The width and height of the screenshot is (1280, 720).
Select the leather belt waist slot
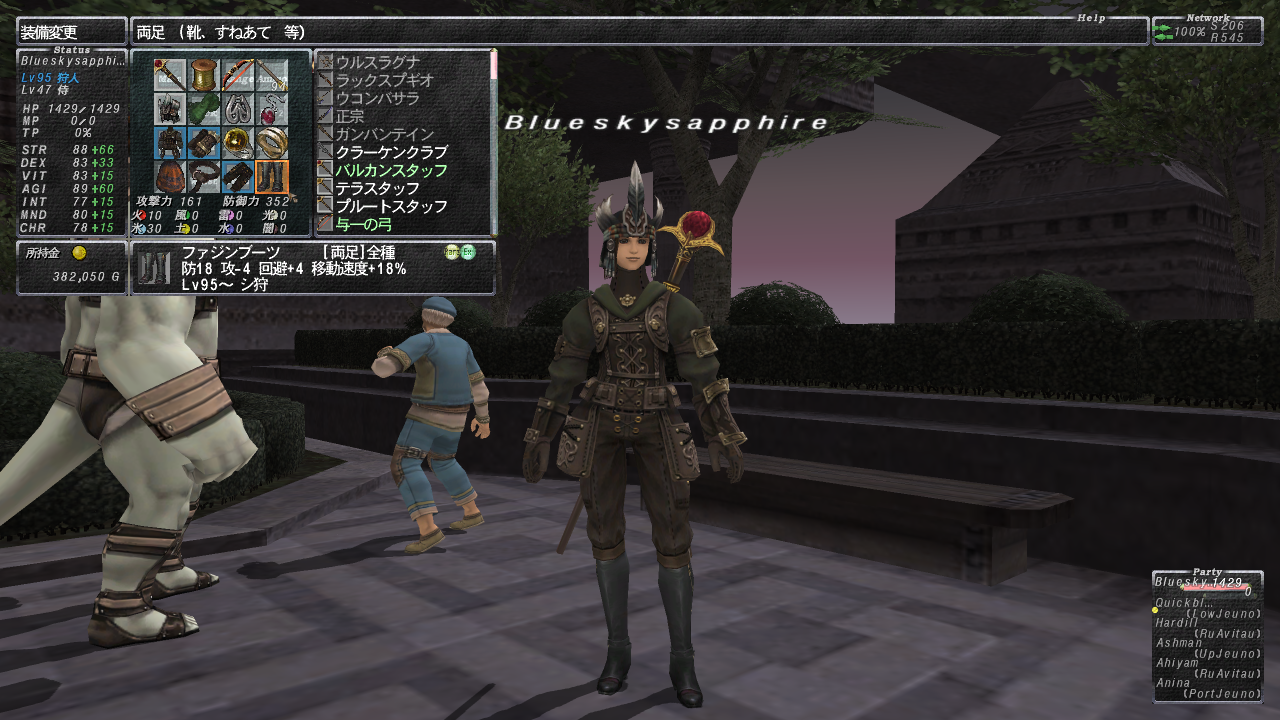(x=204, y=177)
